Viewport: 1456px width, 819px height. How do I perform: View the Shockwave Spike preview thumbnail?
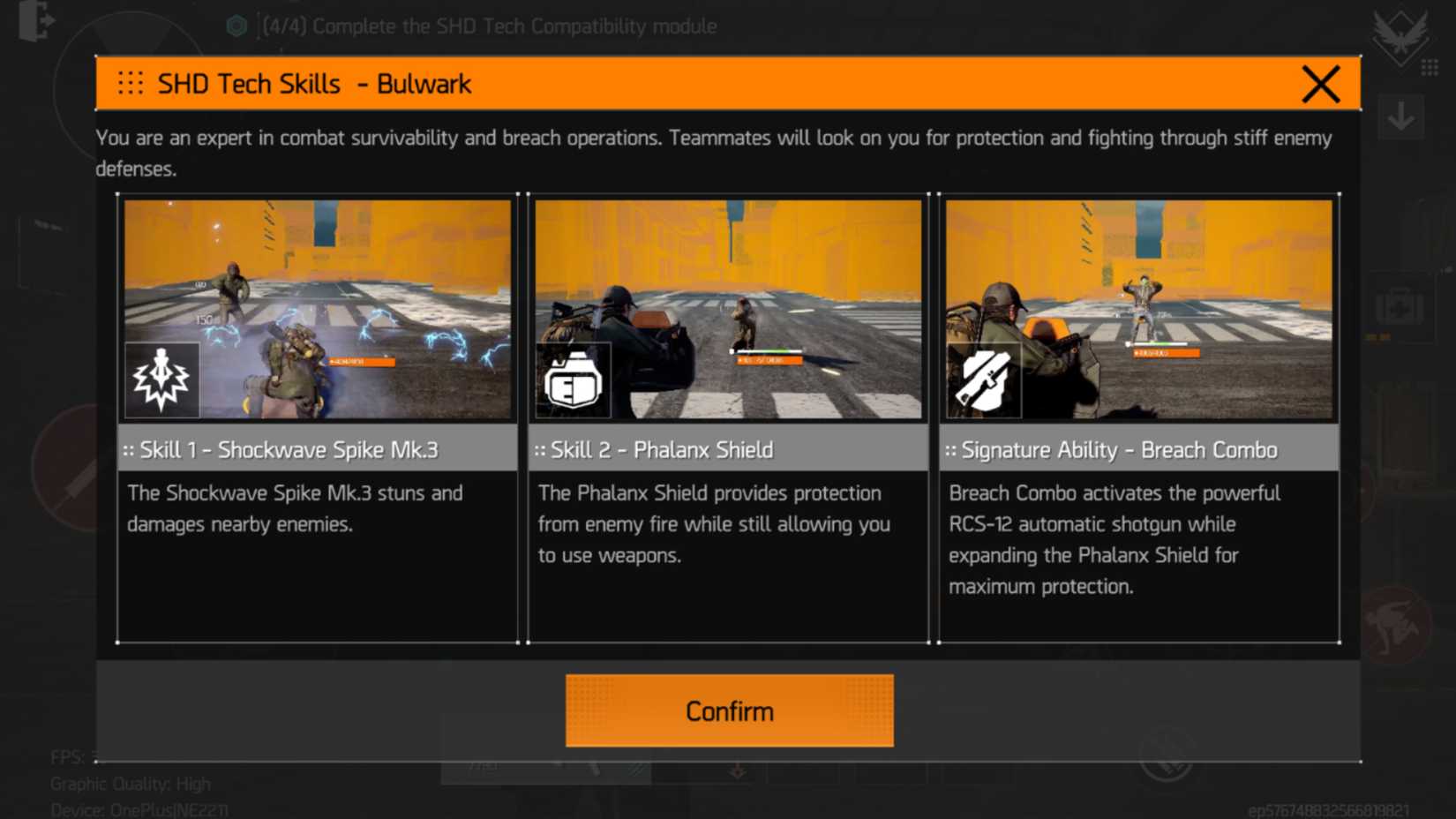click(318, 309)
